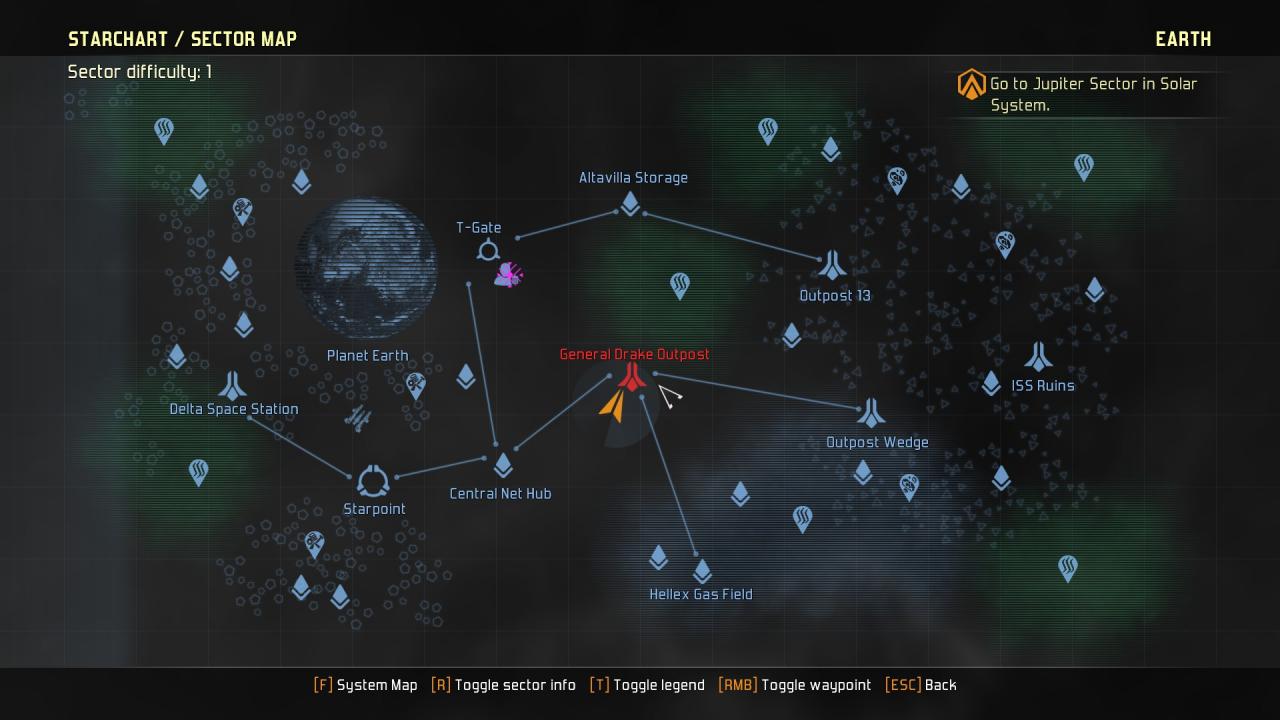Viewport: 1280px width, 720px height.
Task: Toggle waypoint option in bottom bar
Action: 795,685
